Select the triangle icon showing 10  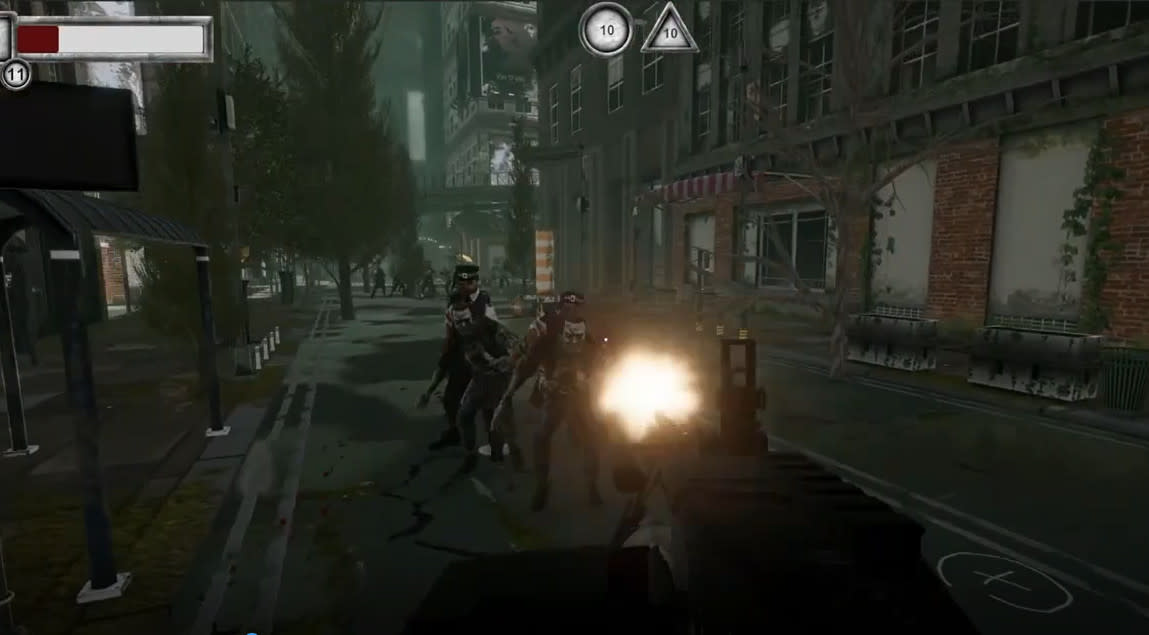pos(669,32)
